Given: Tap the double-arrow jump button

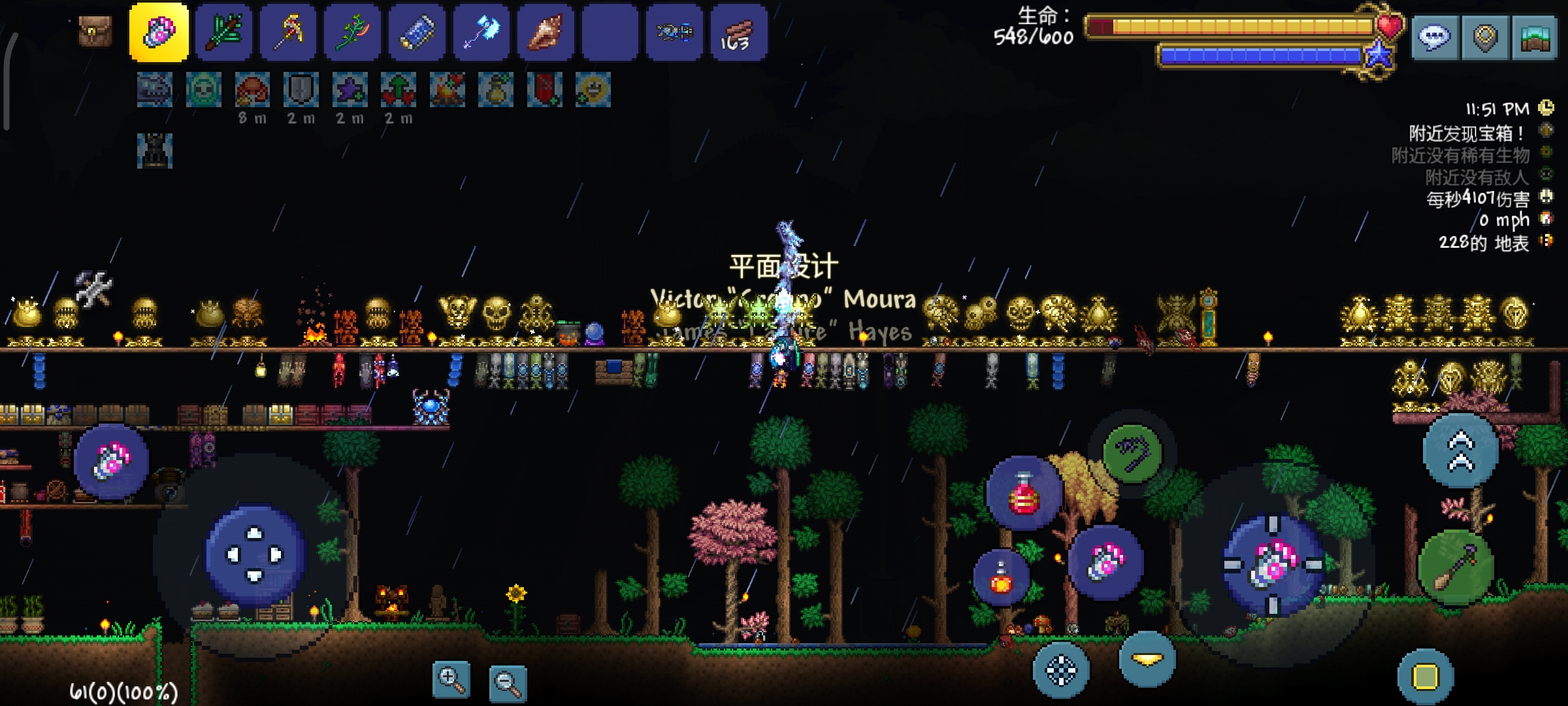Looking at the screenshot, I should pos(1461,451).
